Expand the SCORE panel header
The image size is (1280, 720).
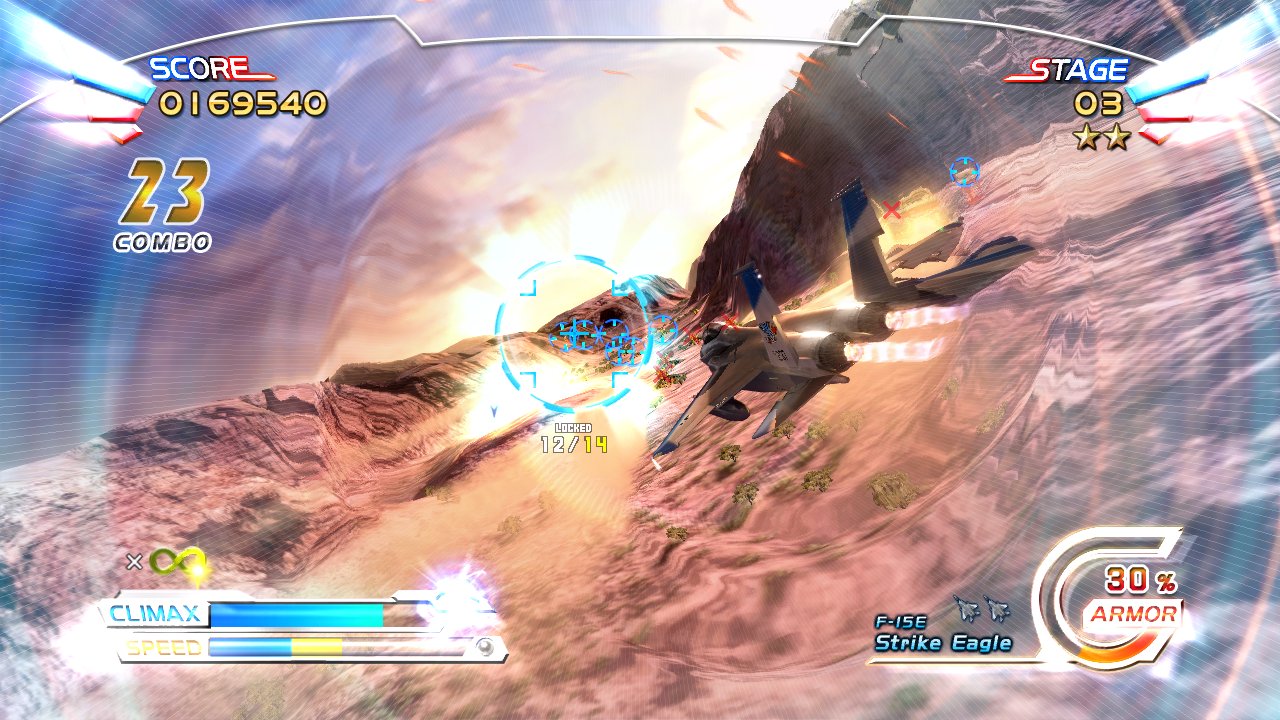[198, 68]
